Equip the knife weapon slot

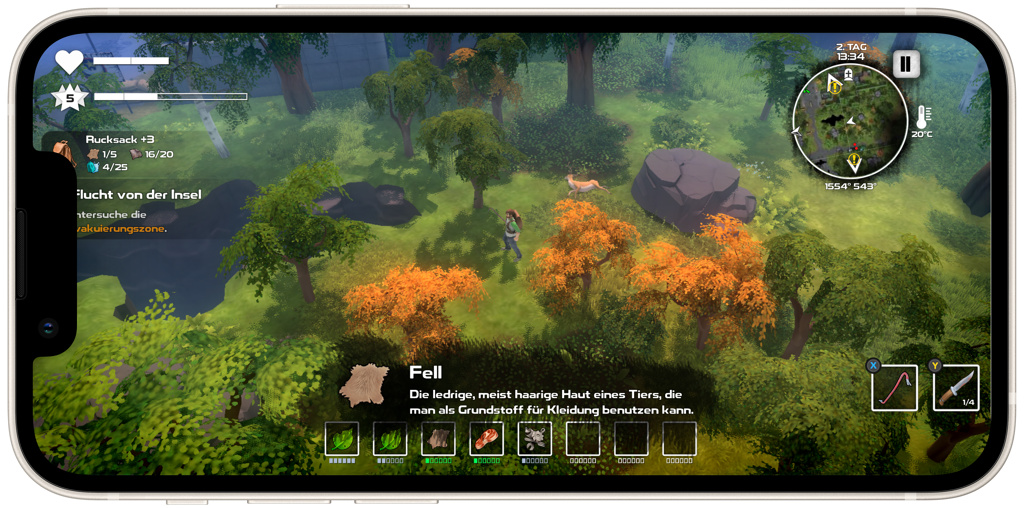pos(955,388)
